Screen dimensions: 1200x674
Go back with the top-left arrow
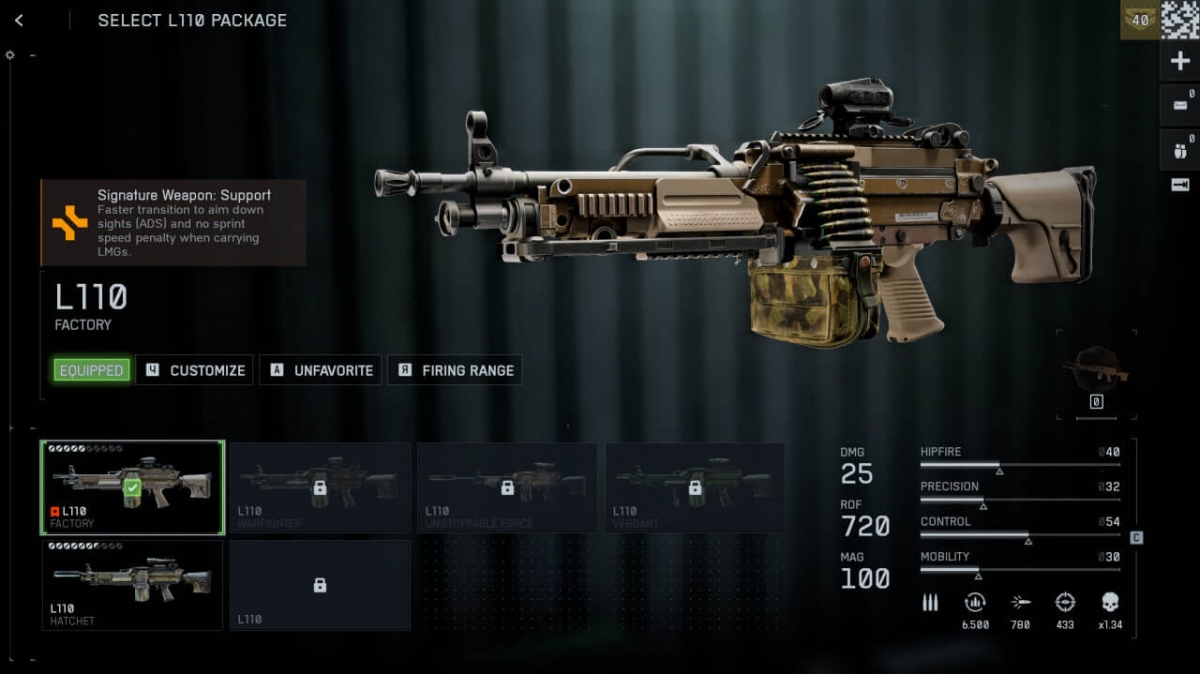(x=19, y=20)
